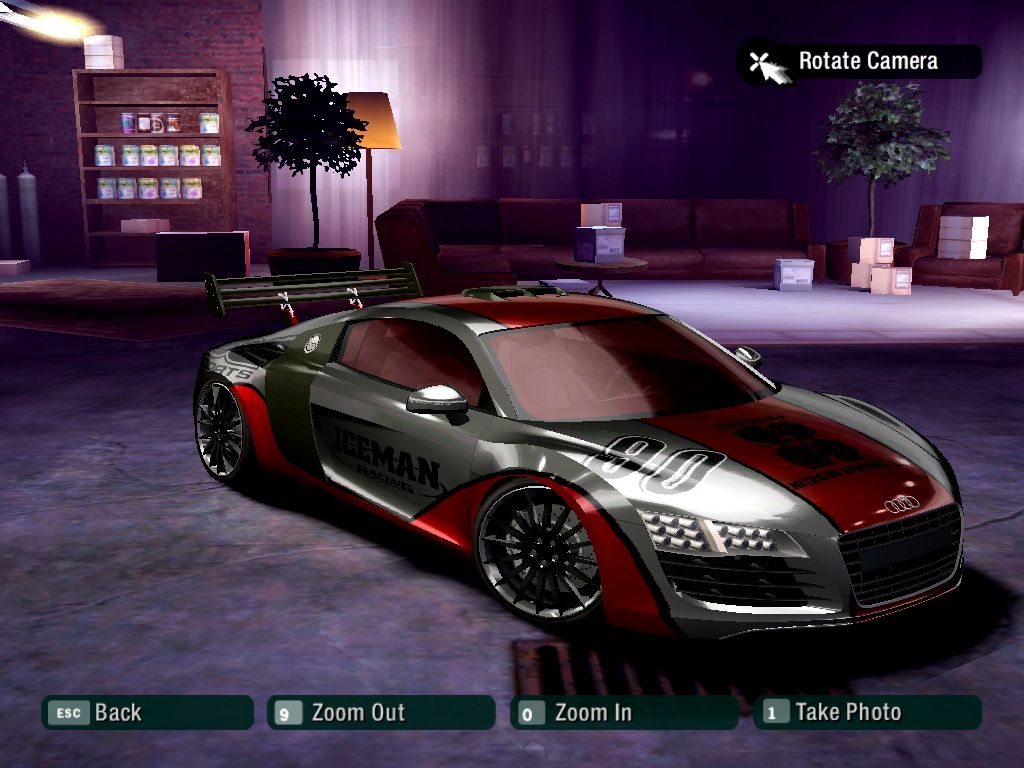Select the Zoom Out button
Screen dimensions: 1024x768
pos(381,713)
